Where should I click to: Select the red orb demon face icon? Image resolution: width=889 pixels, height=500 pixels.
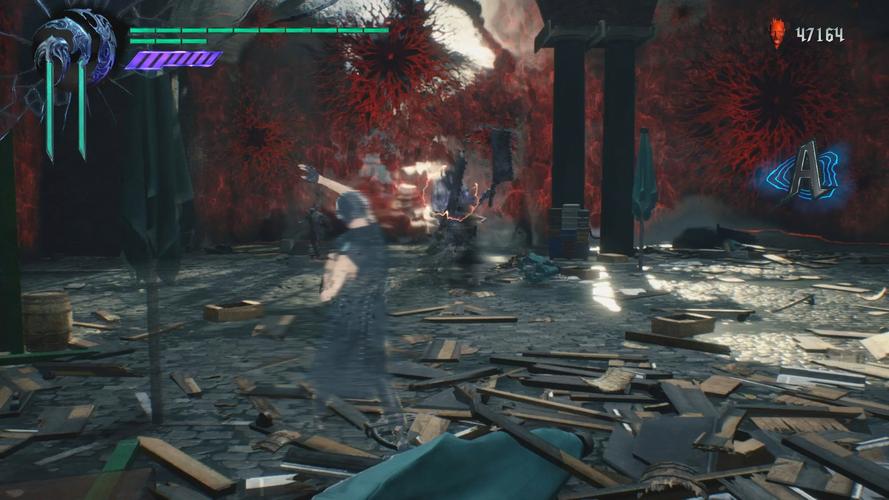pyautogui.click(x=778, y=34)
